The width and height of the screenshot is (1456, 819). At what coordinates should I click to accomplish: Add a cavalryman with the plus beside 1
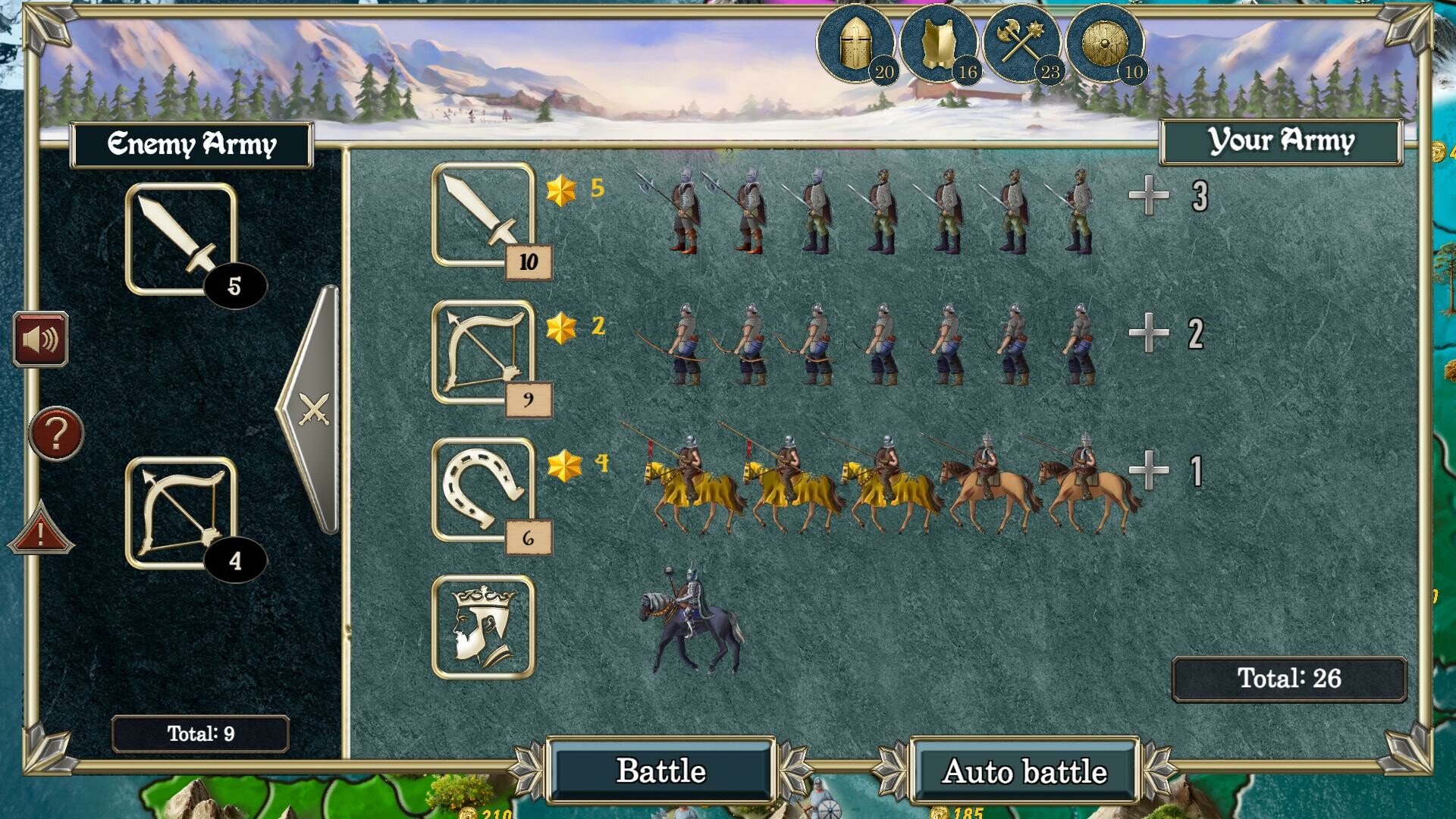point(1147,470)
